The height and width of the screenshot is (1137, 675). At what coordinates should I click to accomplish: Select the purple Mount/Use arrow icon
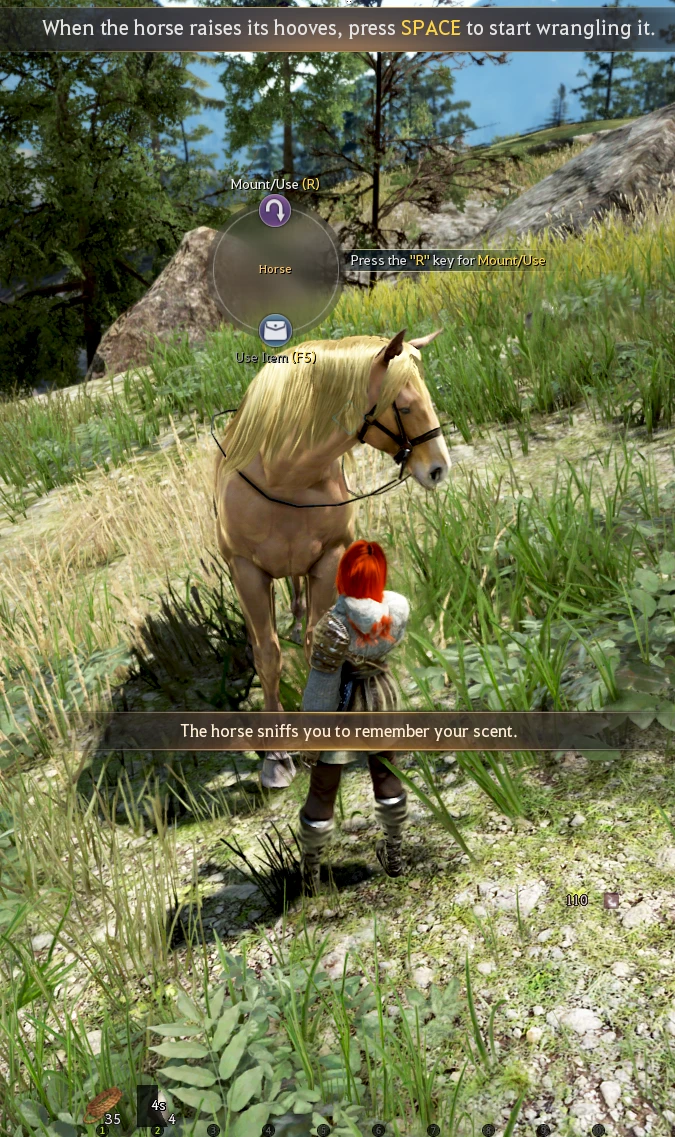(x=275, y=211)
